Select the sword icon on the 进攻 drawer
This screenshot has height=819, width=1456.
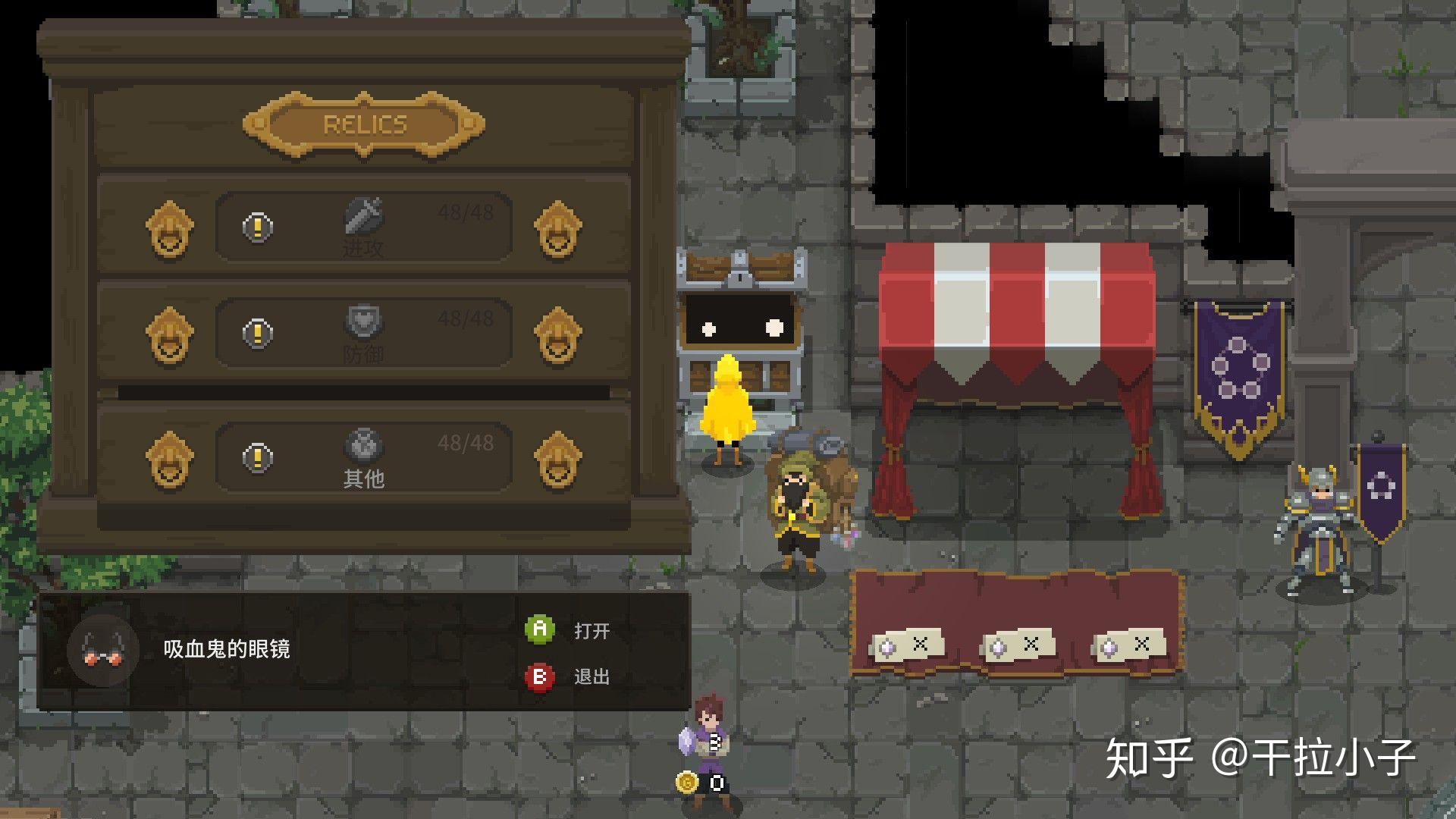tap(362, 219)
